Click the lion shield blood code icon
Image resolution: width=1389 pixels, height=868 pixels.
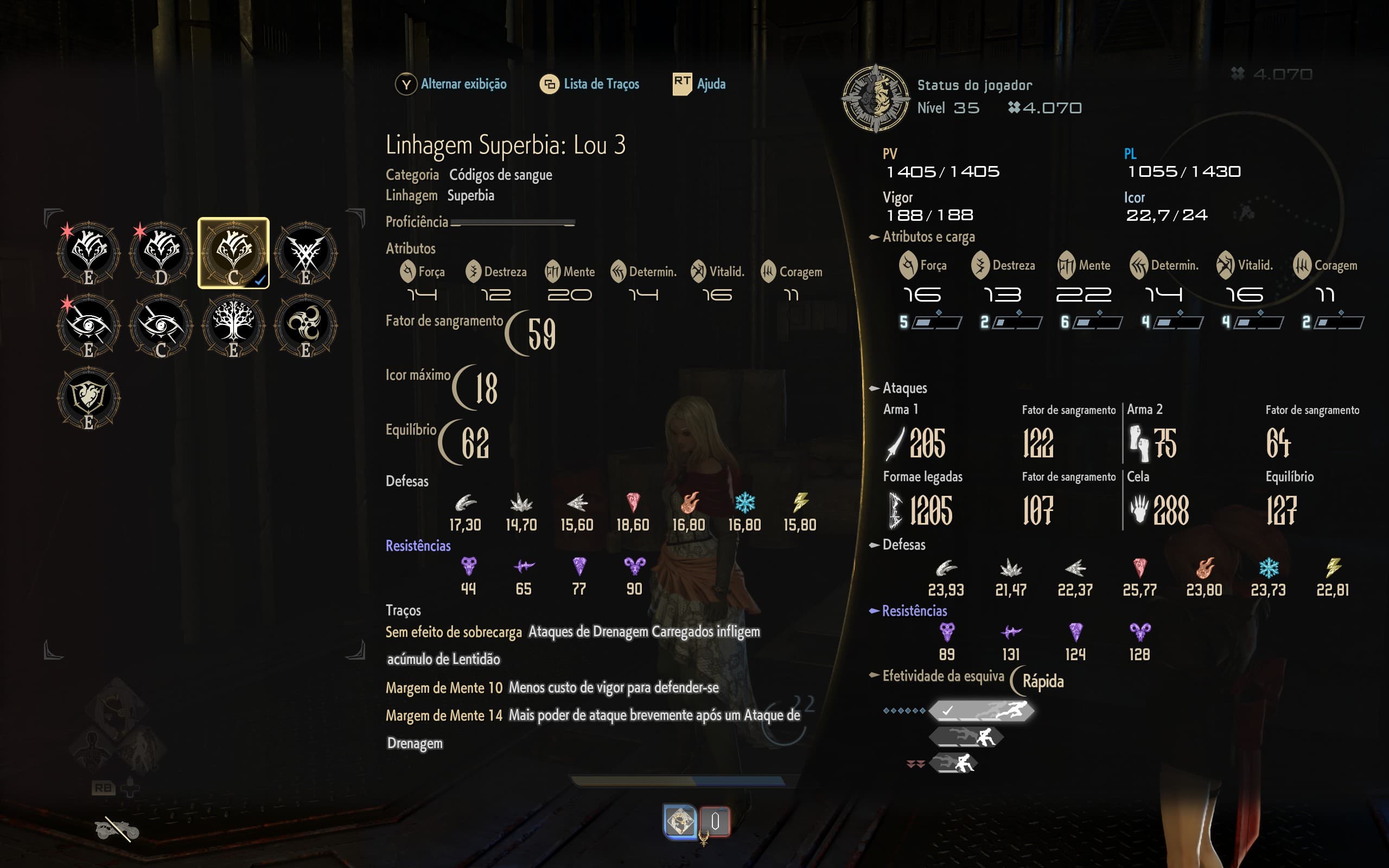(x=89, y=396)
